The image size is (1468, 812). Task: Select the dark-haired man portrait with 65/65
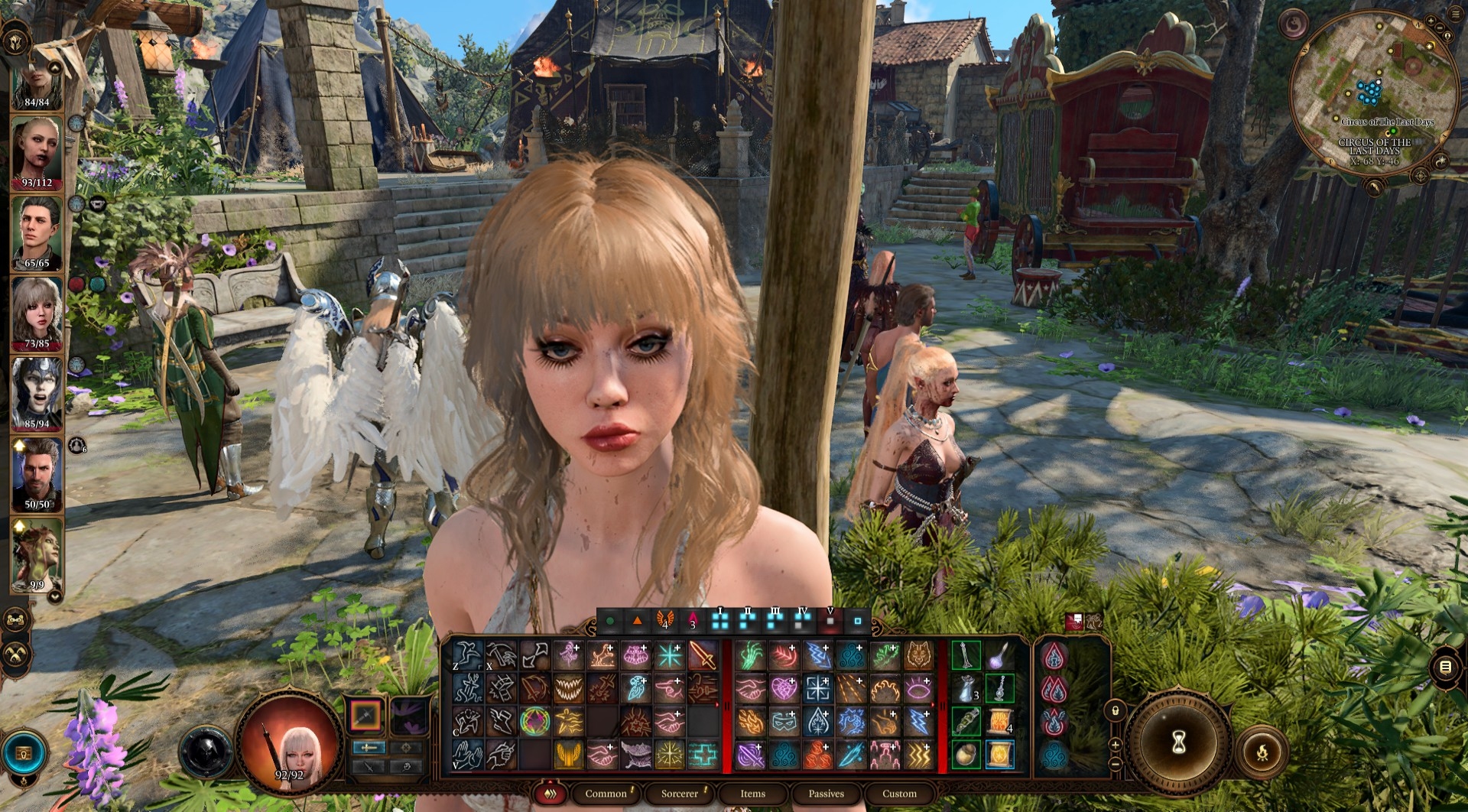pyautogui.click(x=37, y=231)
